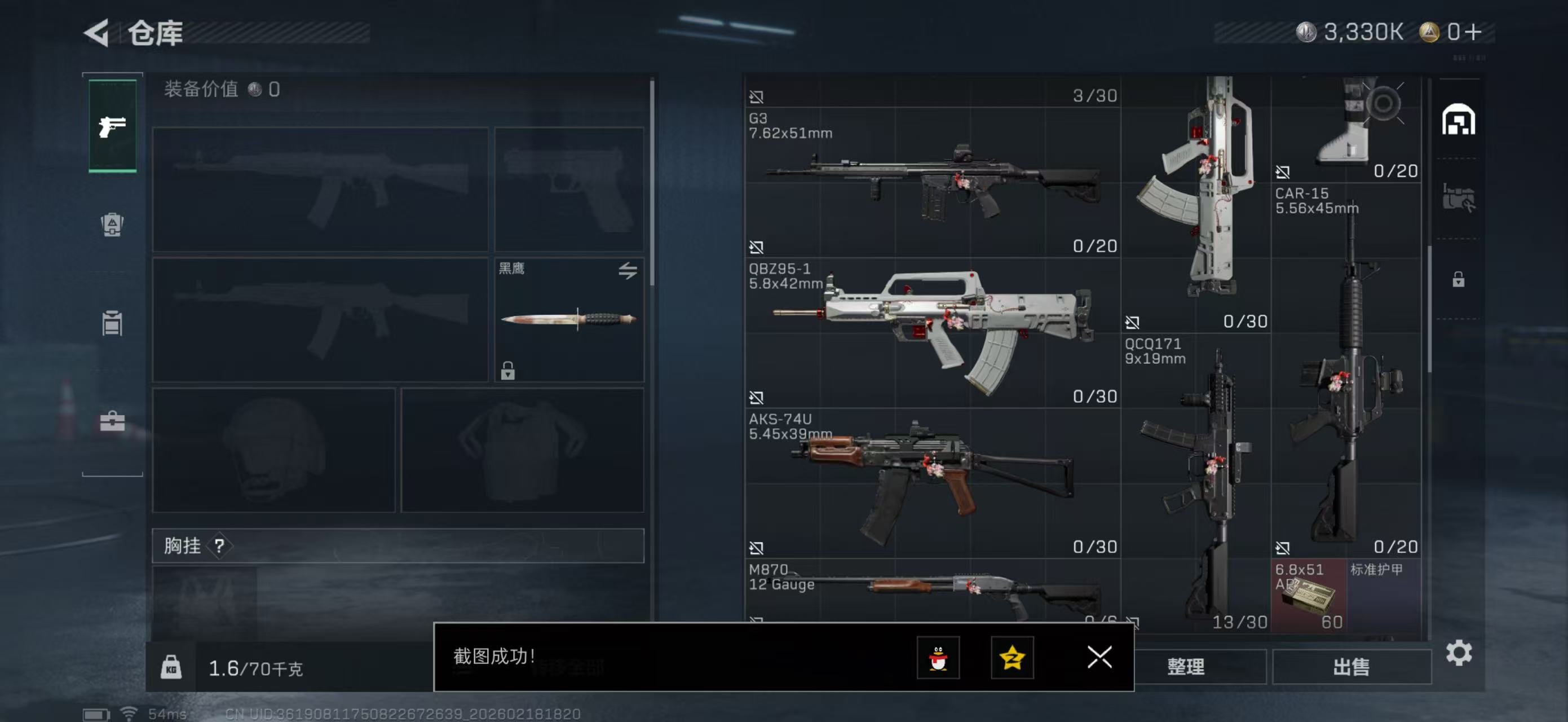The image size is (1568, 722).
Task: Select the QCQ171 9x19mm submachine gun
Action: tap(1196, 481)
